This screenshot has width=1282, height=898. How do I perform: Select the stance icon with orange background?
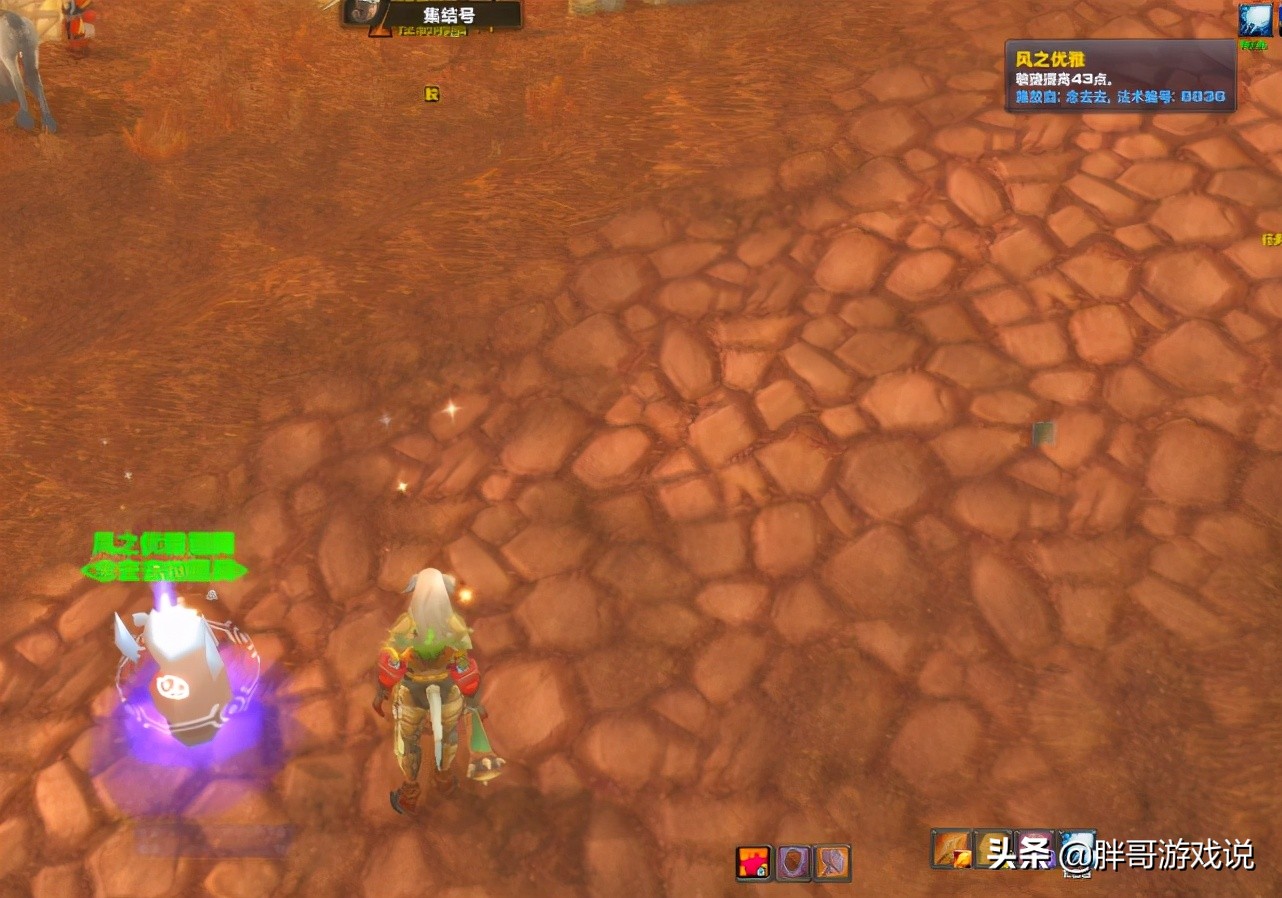coord(832,862)
